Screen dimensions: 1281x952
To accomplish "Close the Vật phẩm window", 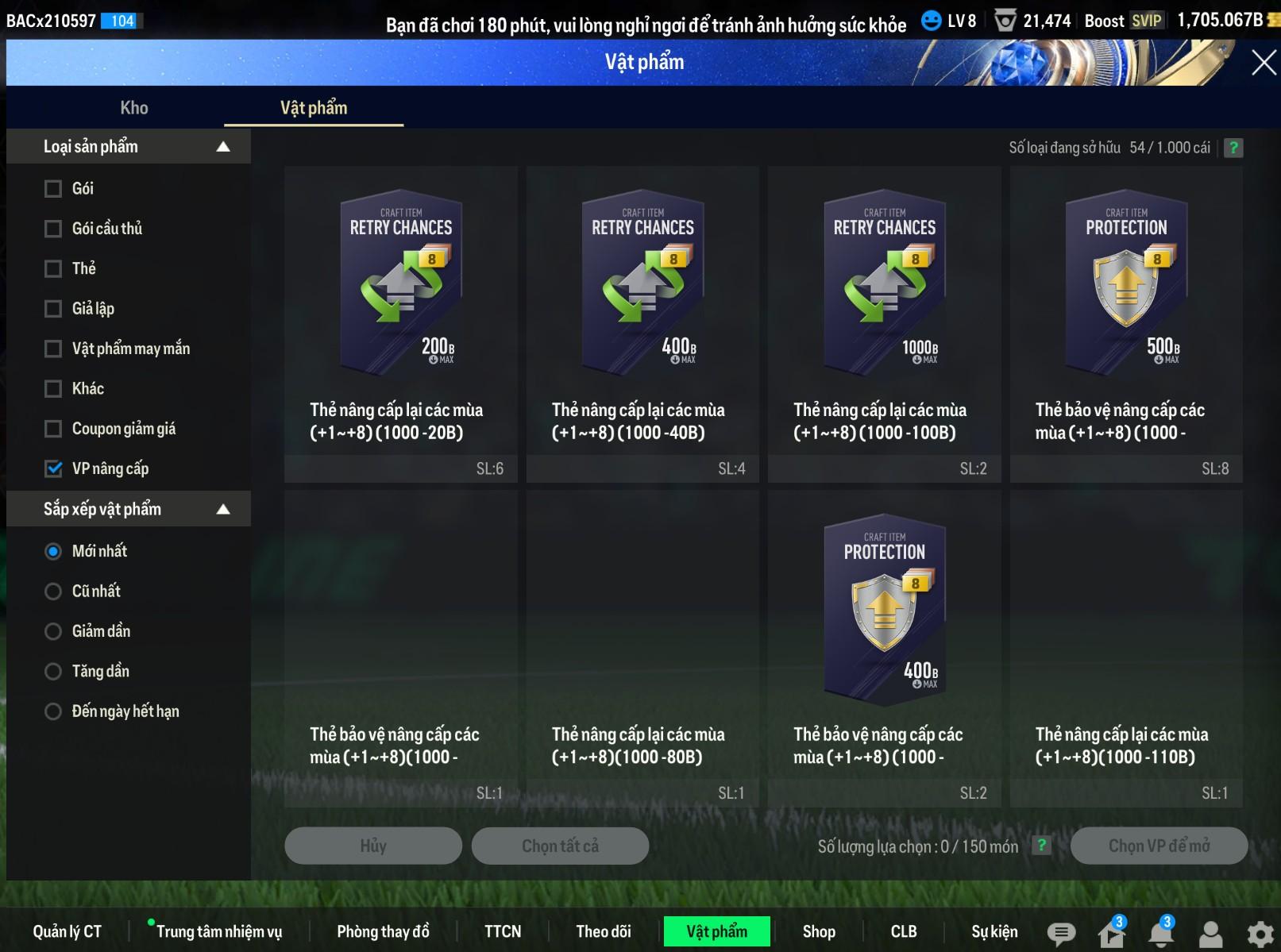I will pyautogui.click(x=1263, y=62).
